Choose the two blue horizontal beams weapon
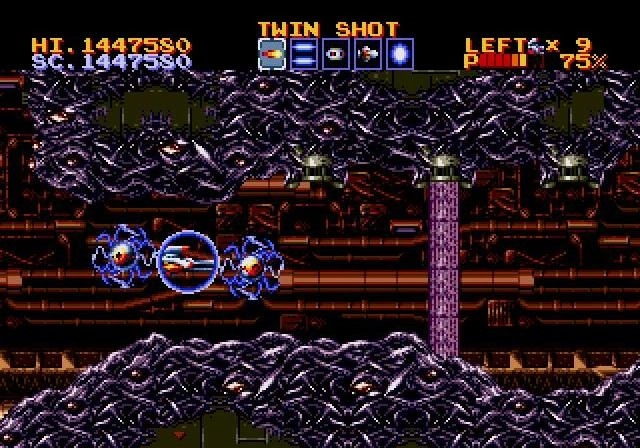The image size is (640, 448). click(x=304, y=54)
